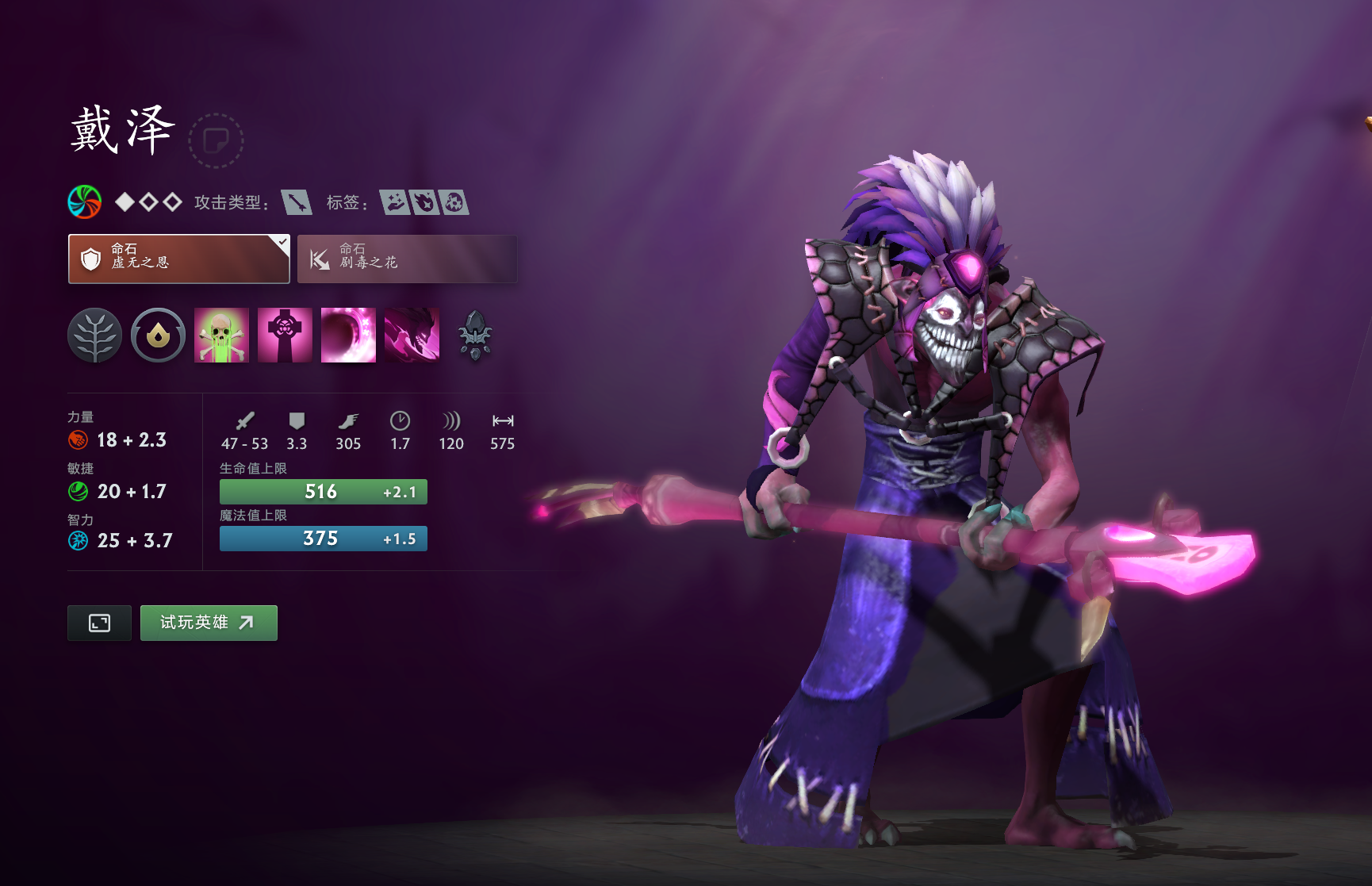Choose the 剧毒之花 facet

tap(407, 259)
